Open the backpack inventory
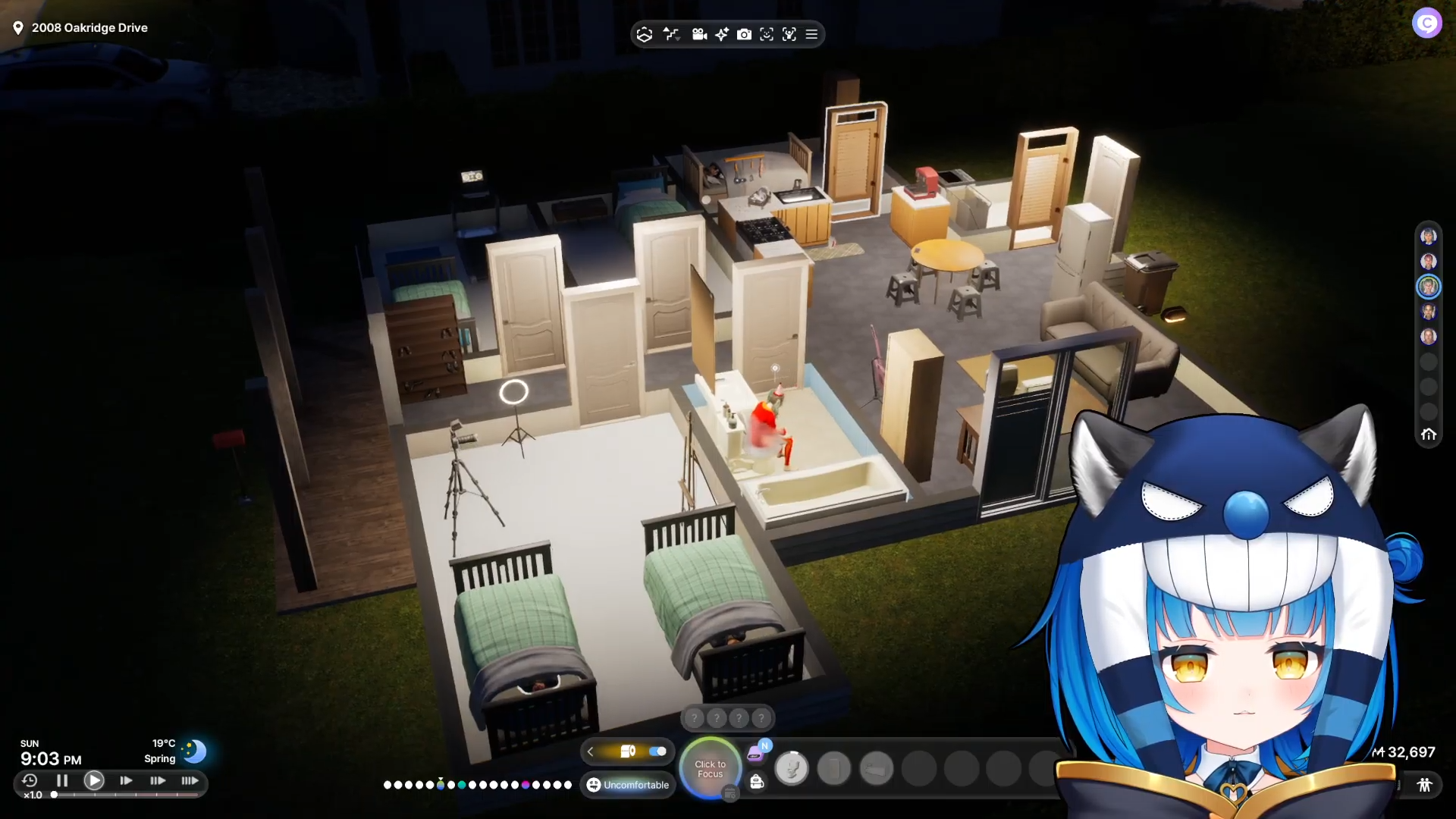The height and width of the screenshot is (819, 1456). [756, 782]
